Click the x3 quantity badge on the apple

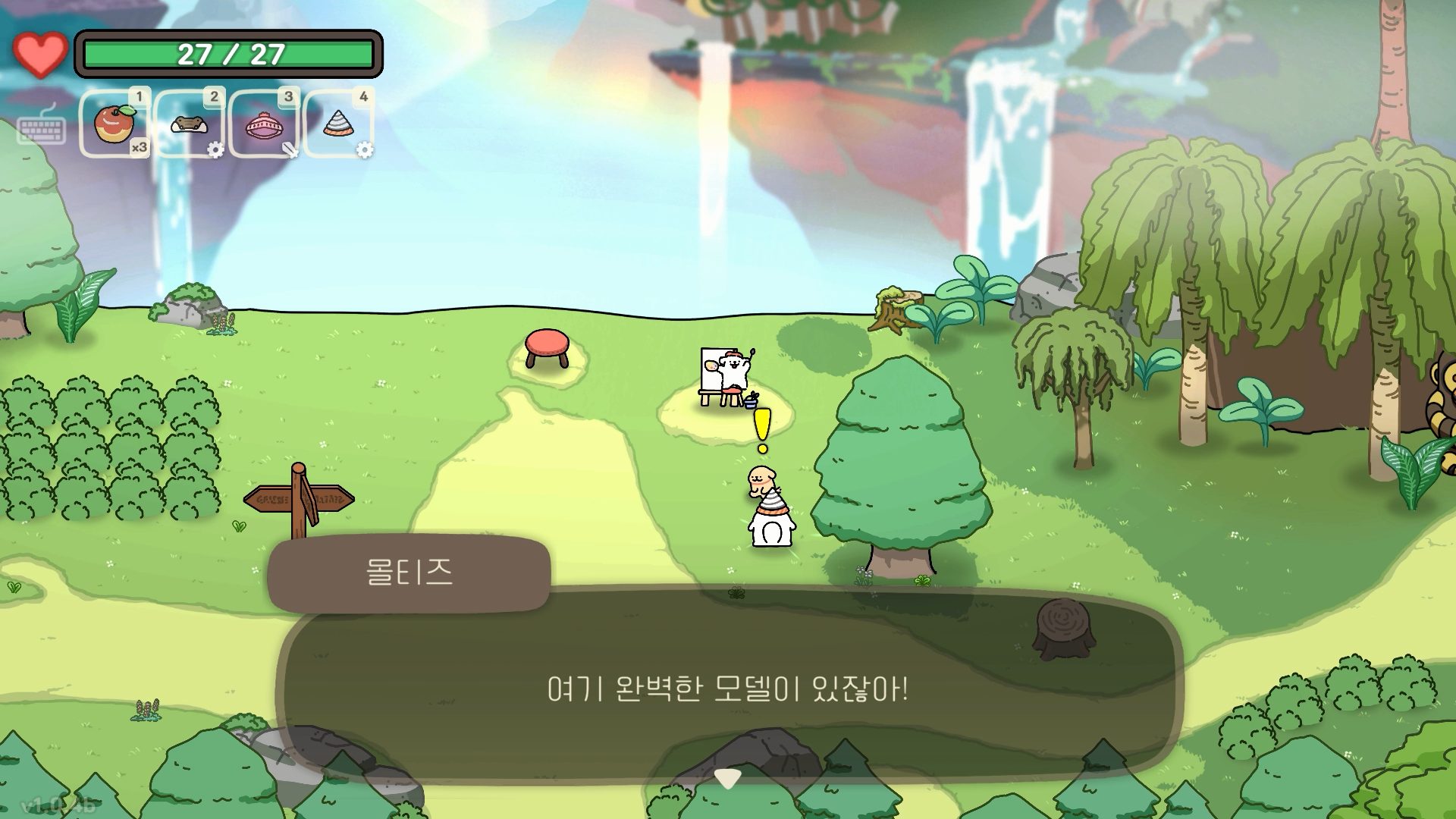point(140,149)
